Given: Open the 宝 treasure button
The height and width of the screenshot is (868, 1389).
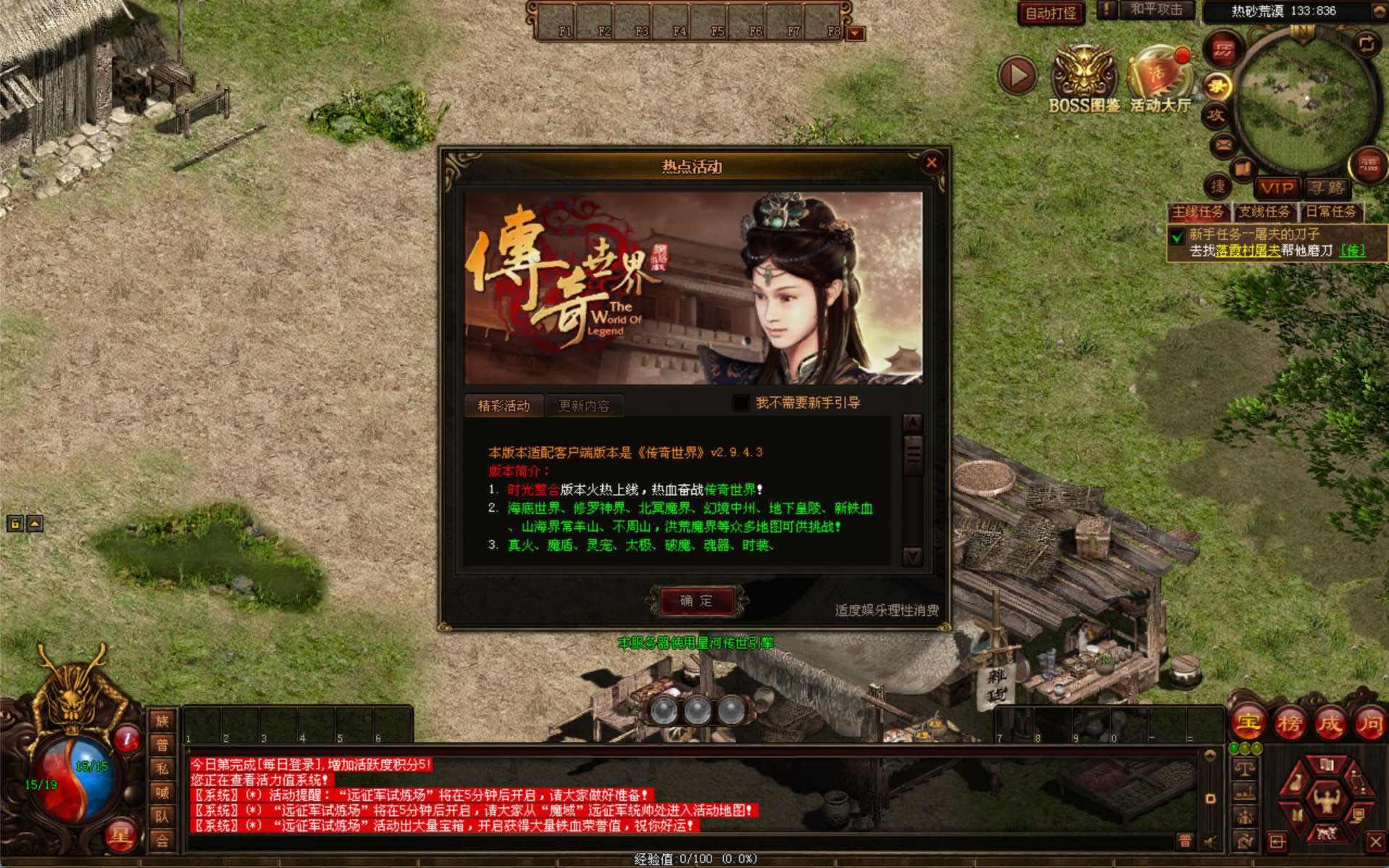Looking at the screenshot, I should point(1248,722).
